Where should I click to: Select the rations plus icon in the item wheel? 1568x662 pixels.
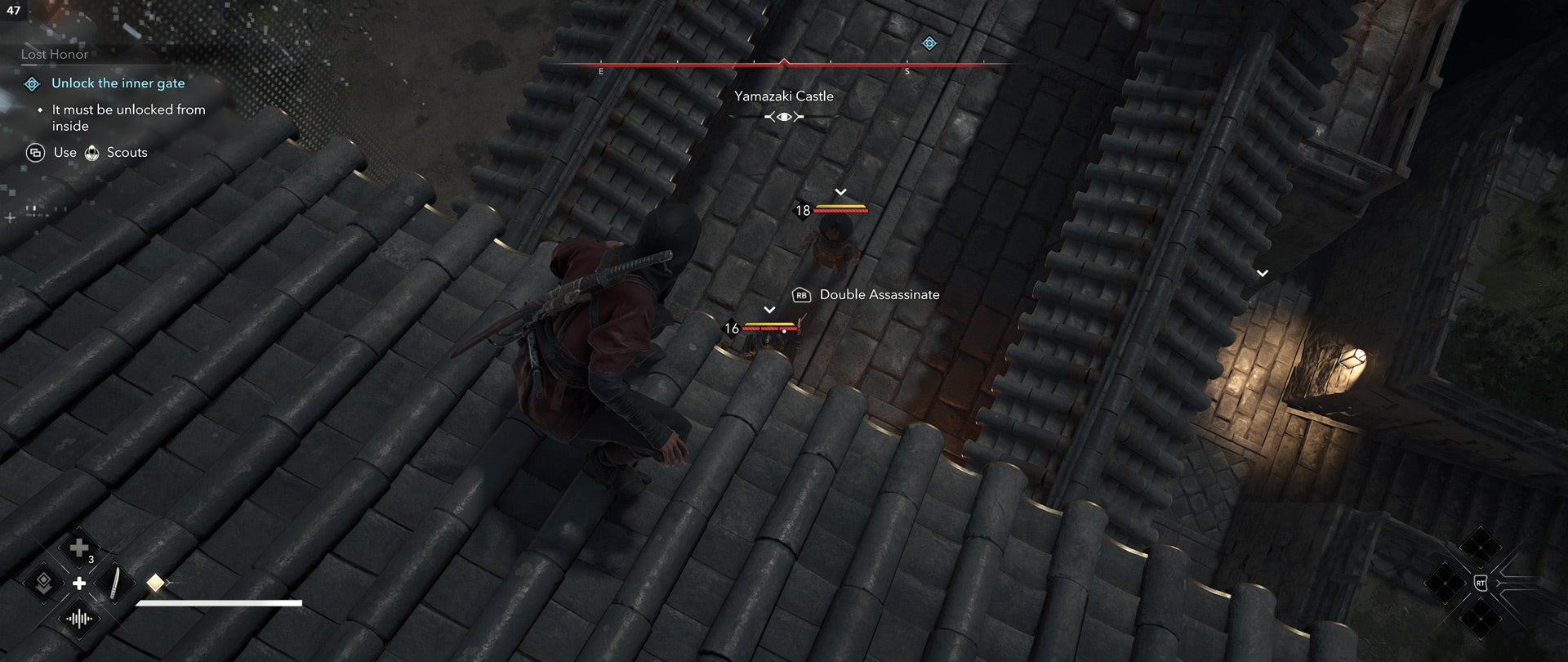click(78, 547)
